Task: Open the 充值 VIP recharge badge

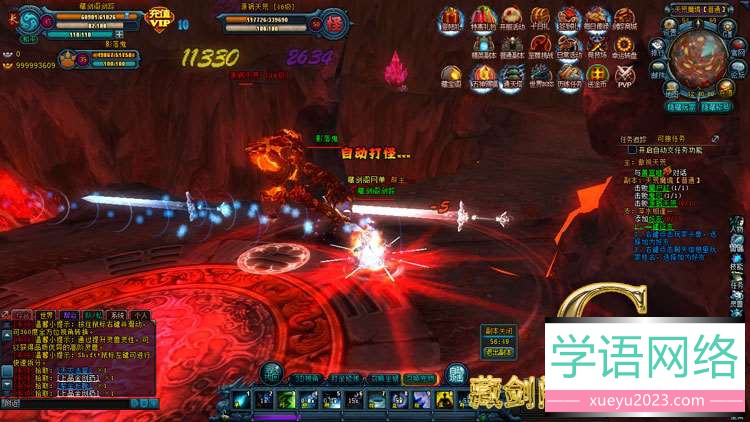Action: tap(159, 18)
